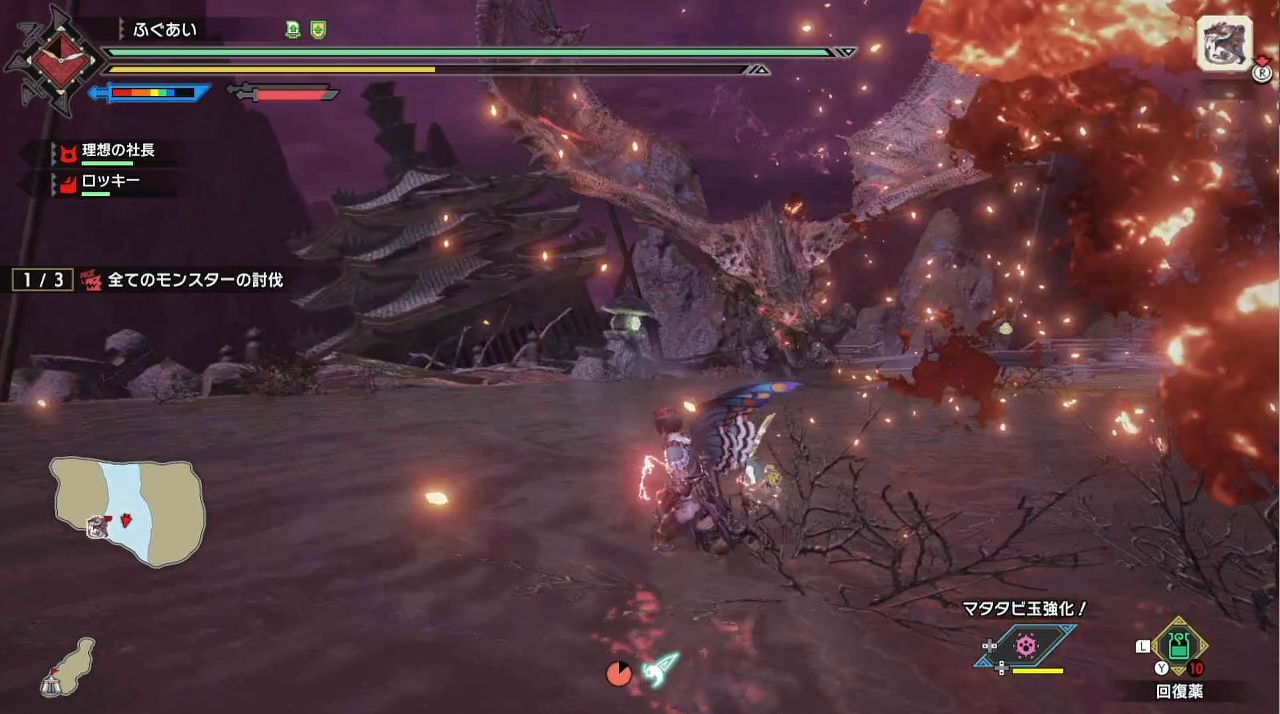Select the 回復薬 potion item slot
Viewport: 1280px width, 714px height.
[1179, 647]
